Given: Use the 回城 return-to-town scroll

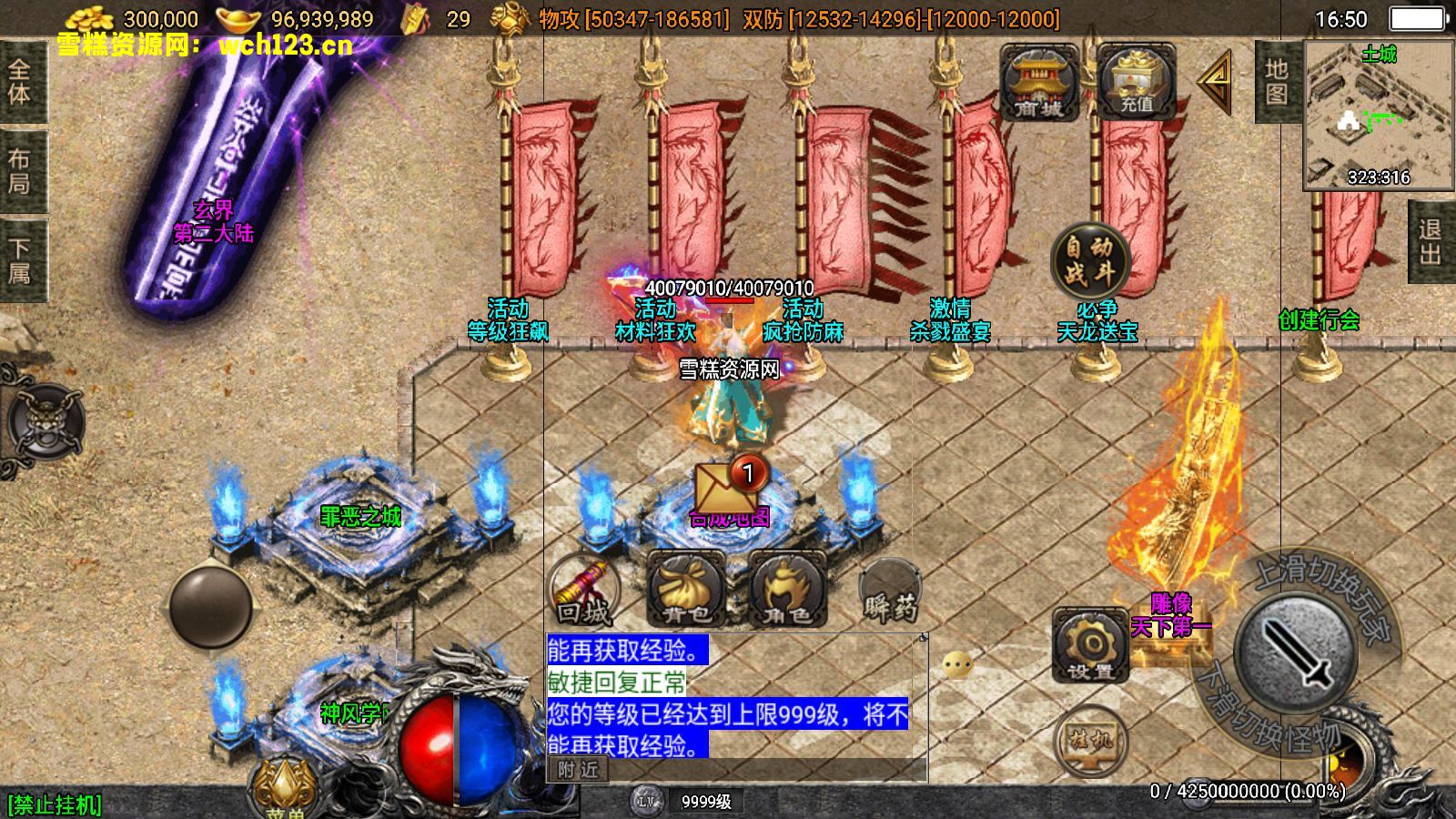Looking at the screenshot, I should (584, 591).
